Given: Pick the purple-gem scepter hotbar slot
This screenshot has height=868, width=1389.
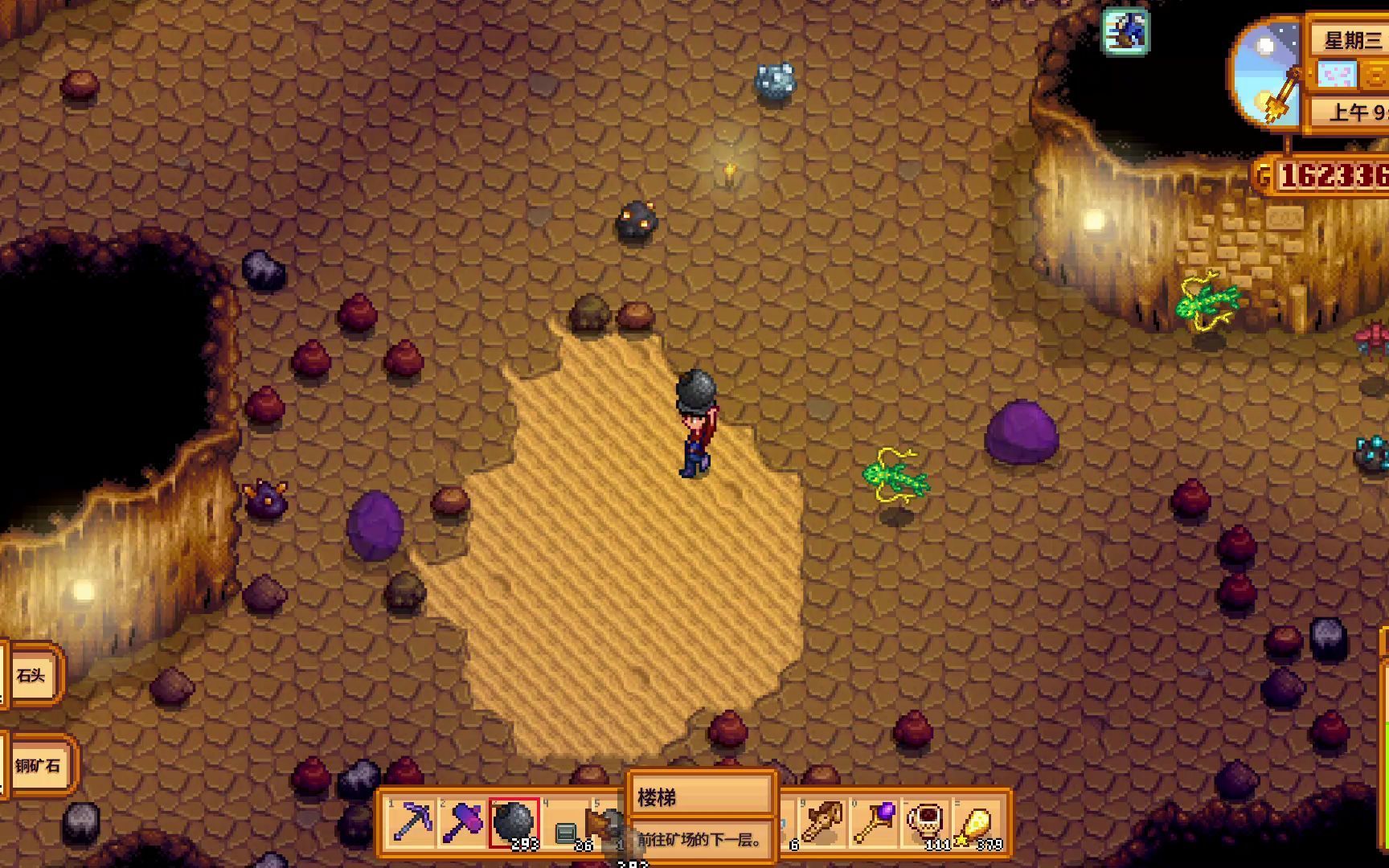Looking at the screenshot, I should pyautogui.click(x=874, y=822).
